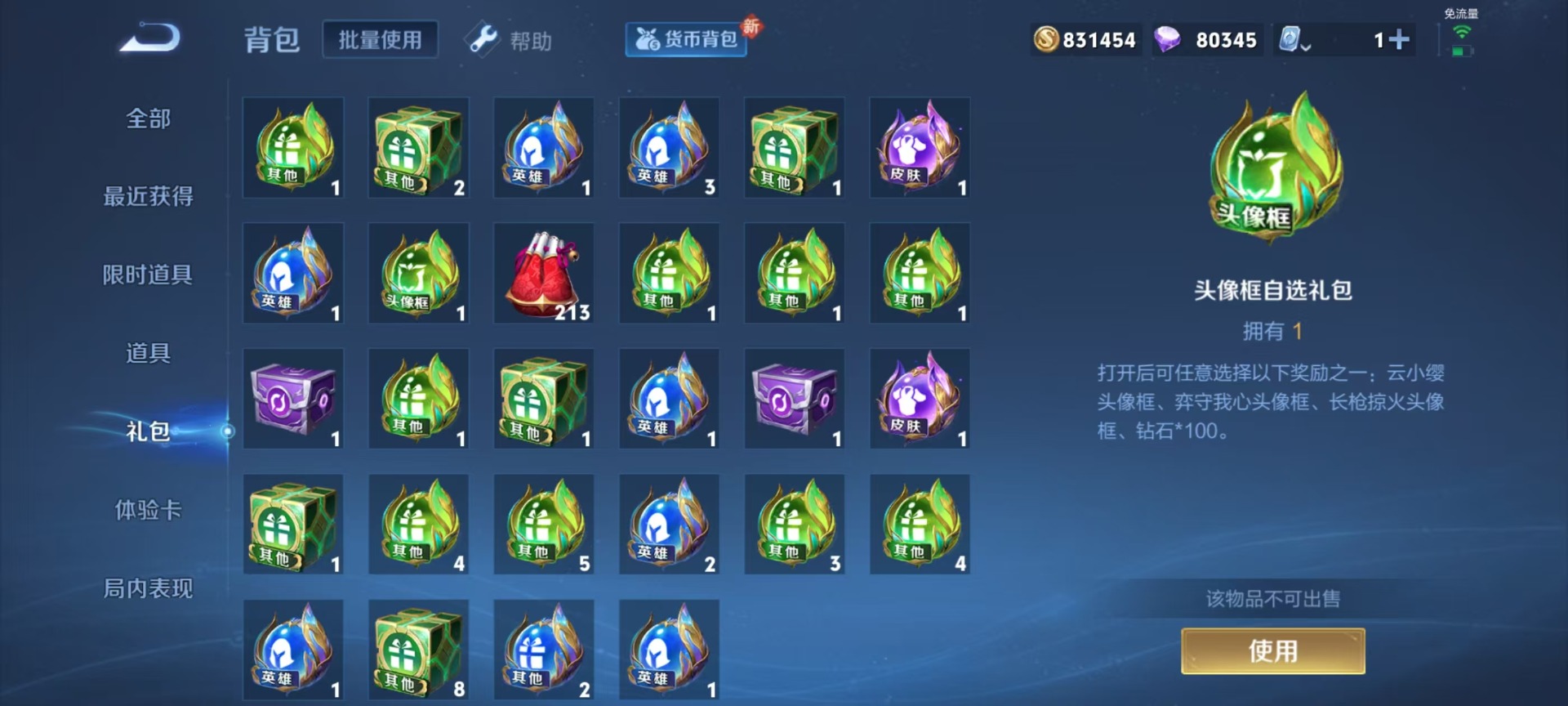Viewport: 1568px width, 706px height.
Task: Use the selected gift pack with 使用
Action: [x=1272, y=651]
